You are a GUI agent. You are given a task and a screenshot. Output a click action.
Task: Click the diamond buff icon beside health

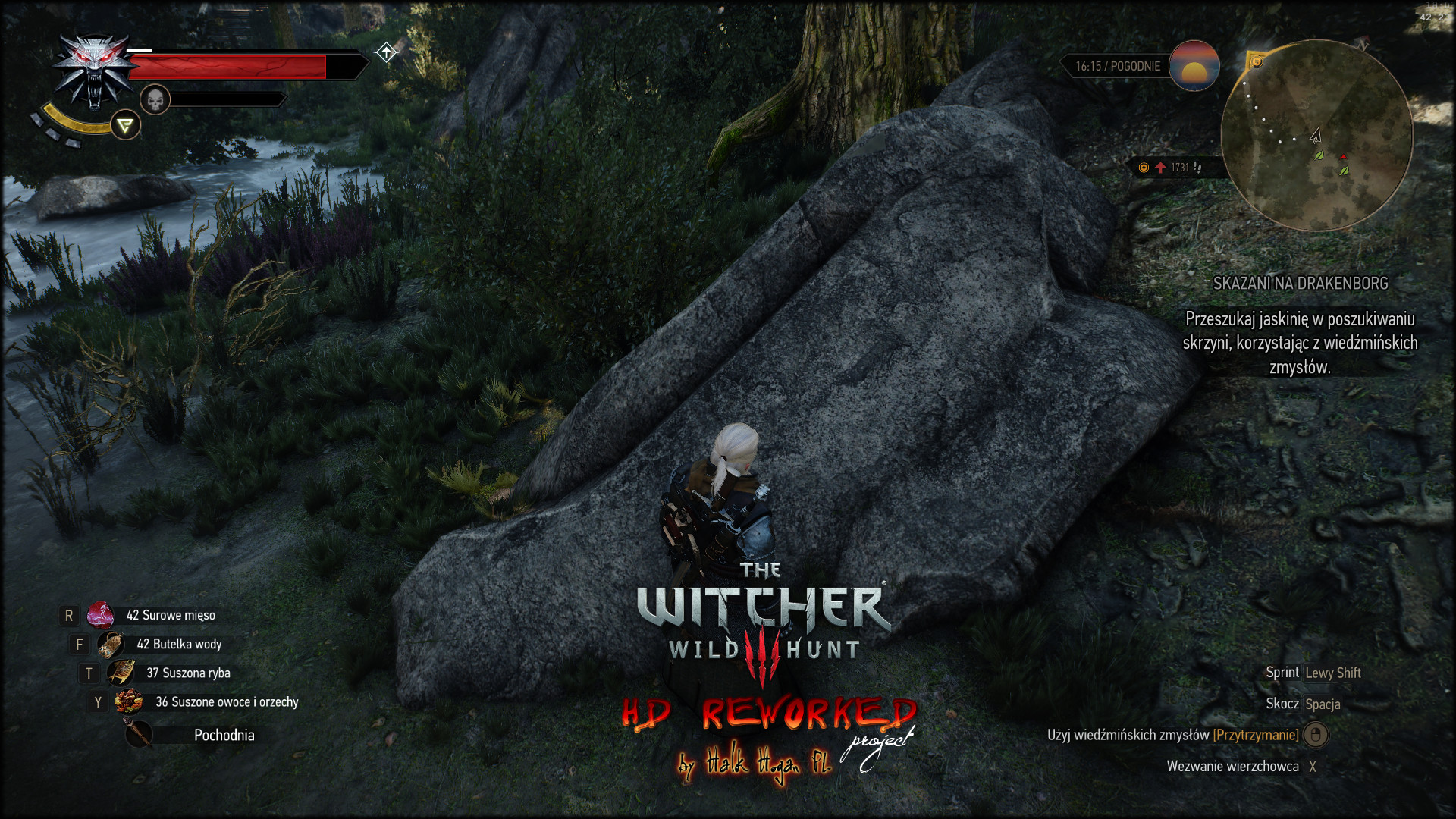[x=386, y=52]
